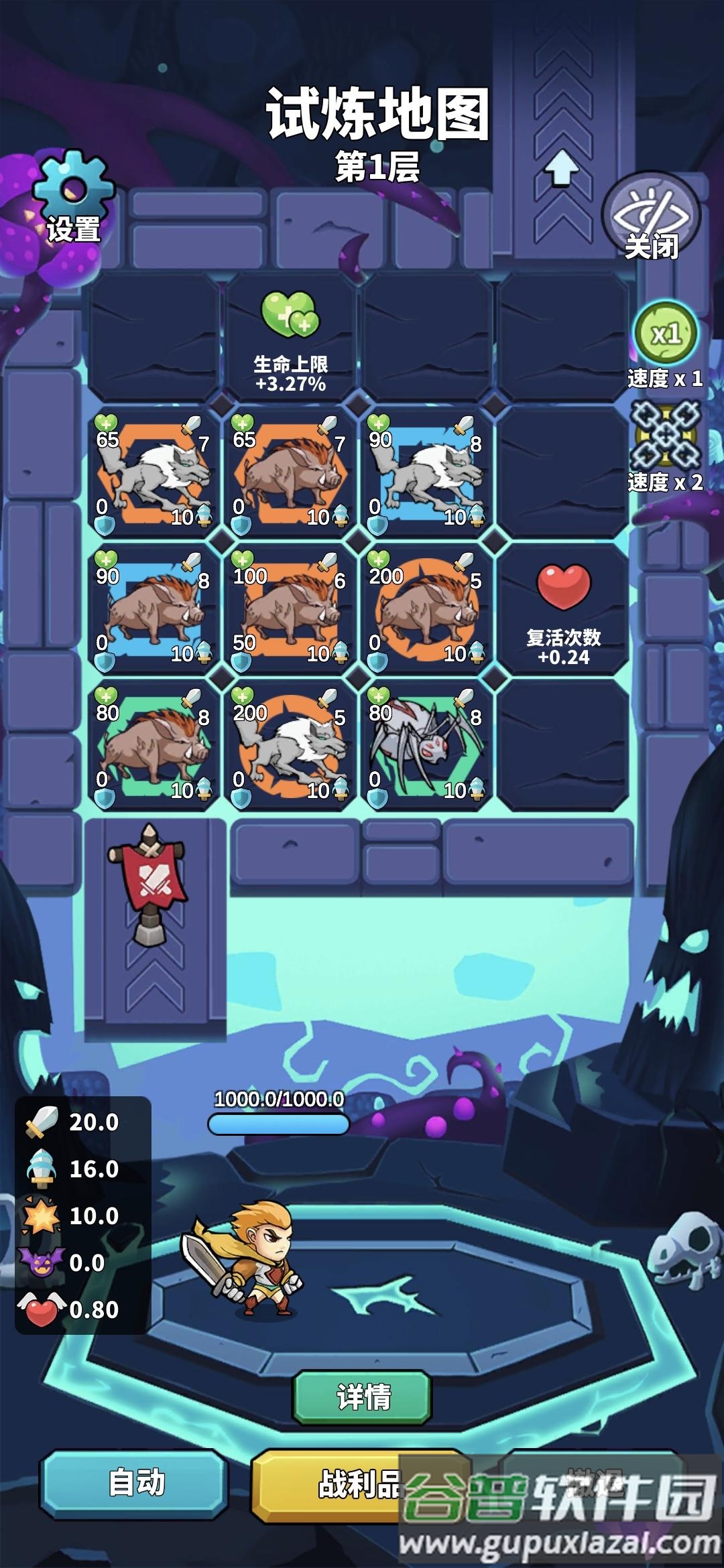Viewport: 724px width, 1568px height.
Task: Select the blue-framed wolf with 90 health
Action: point(426,472)
